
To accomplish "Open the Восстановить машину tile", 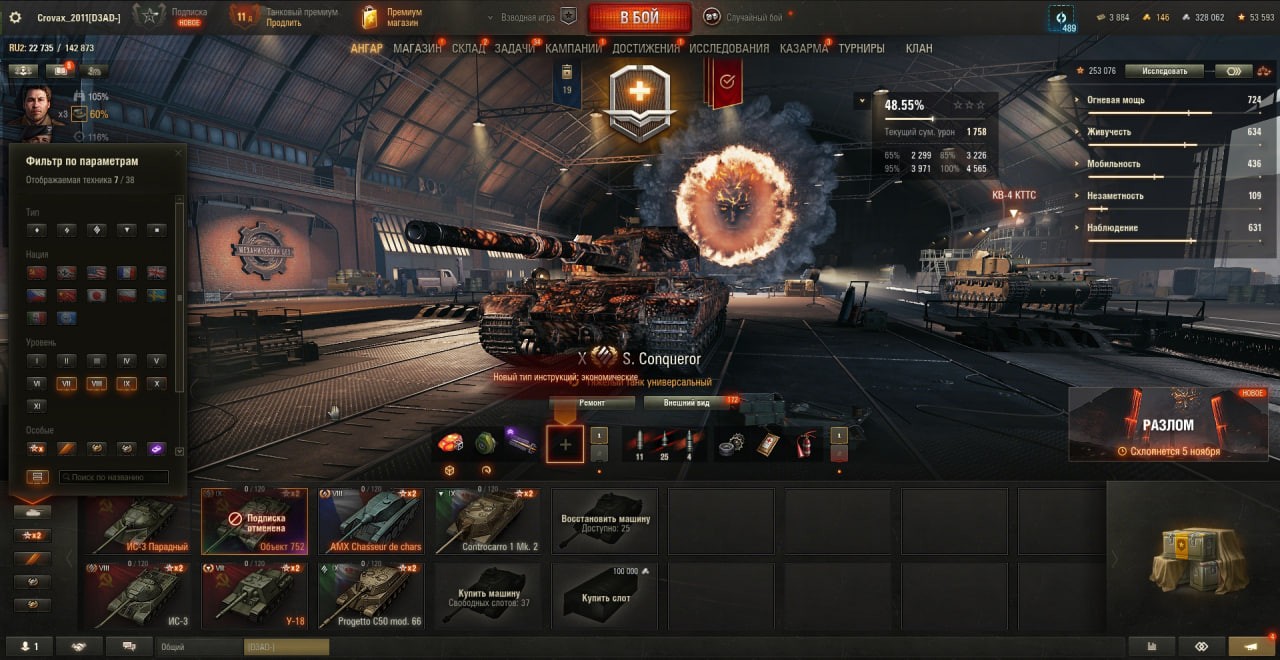I will click(x=605, y=521).
